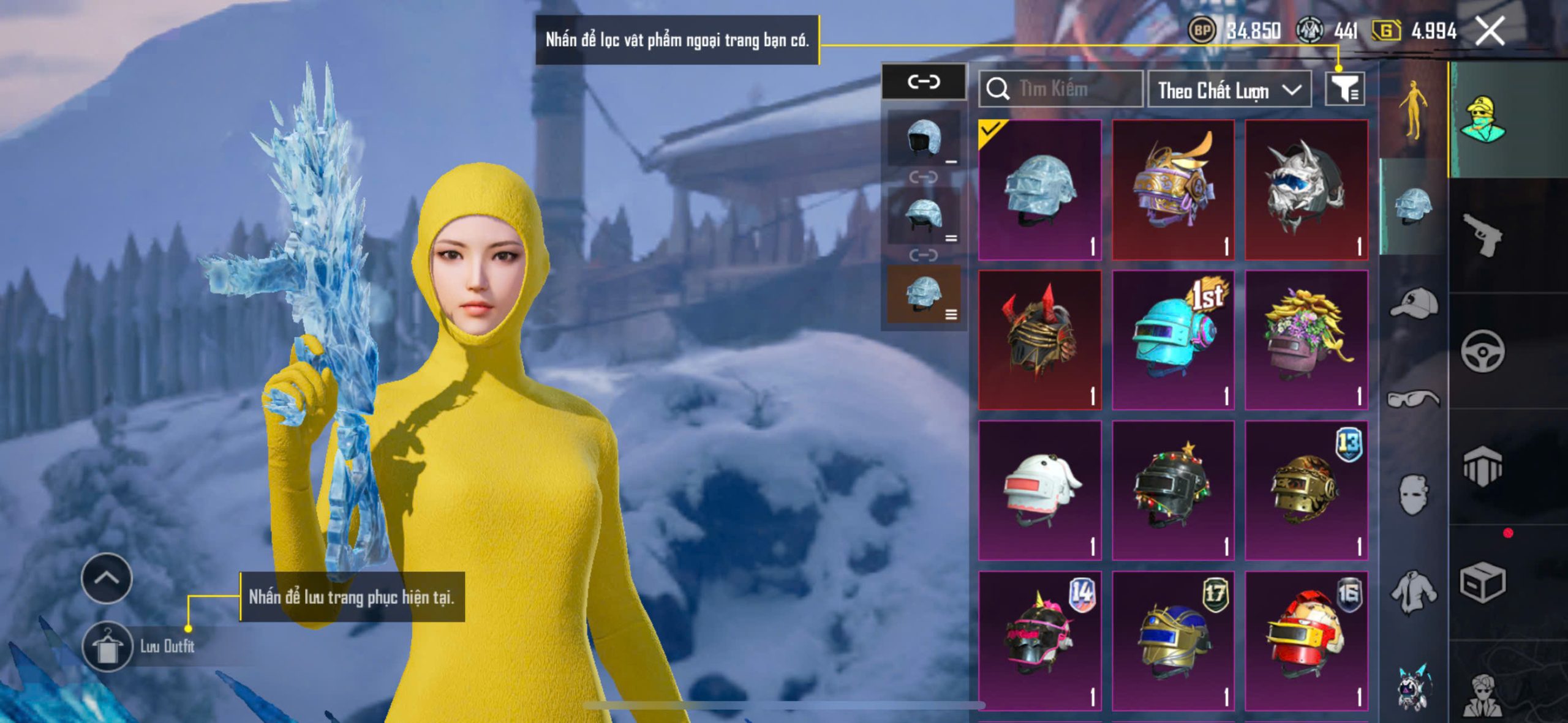Select the red-horned dark helmet
This screenshot has width=1568, height=723.
point(1039,340)
